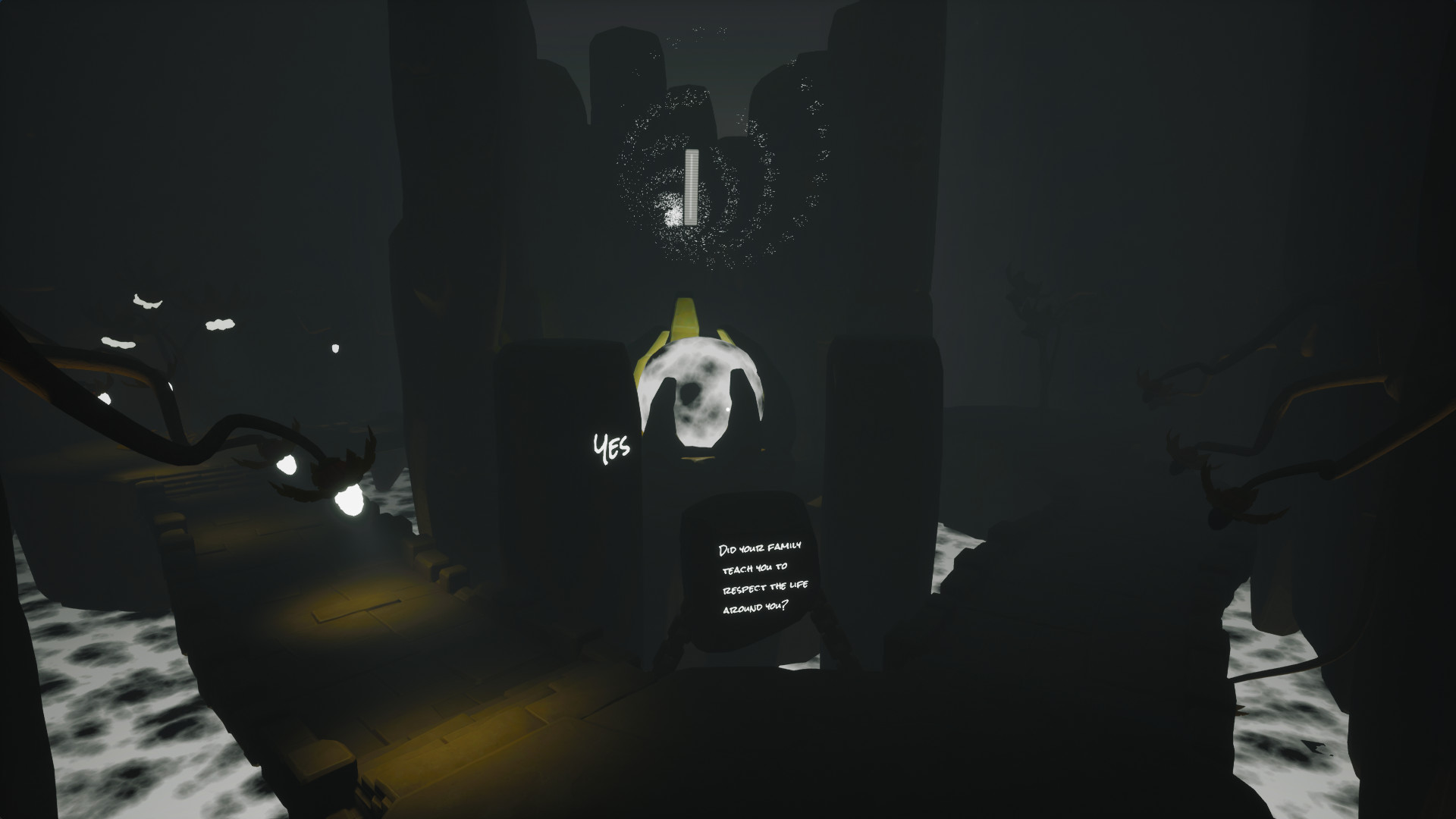The height and width of the screenshot is (819, 1456).
Task: Choose the YES answer stone
Action: (610, 447)
